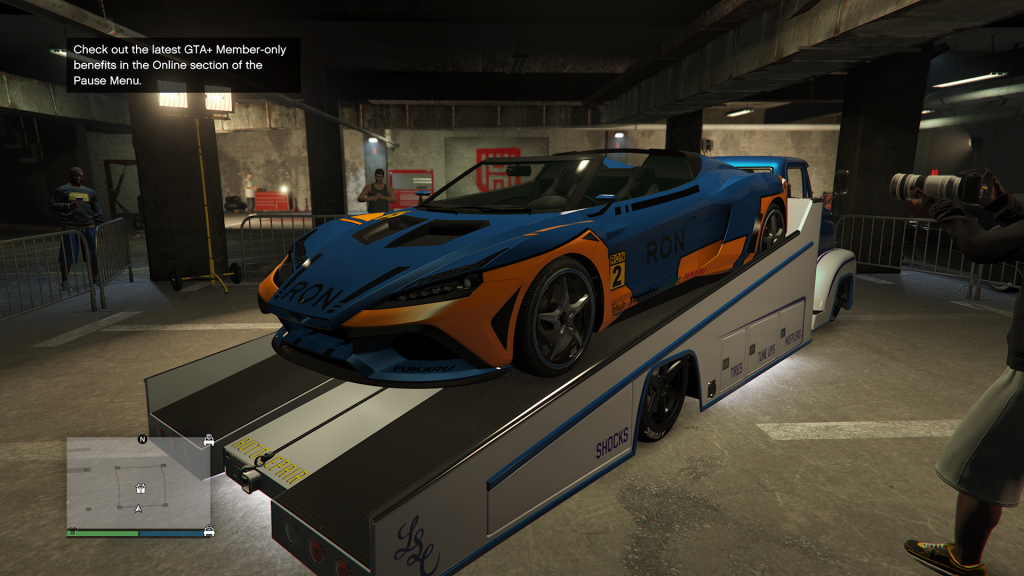Select the north compass marker on minimap
This screenshot has height=576, width=1024.
(142, 440)
